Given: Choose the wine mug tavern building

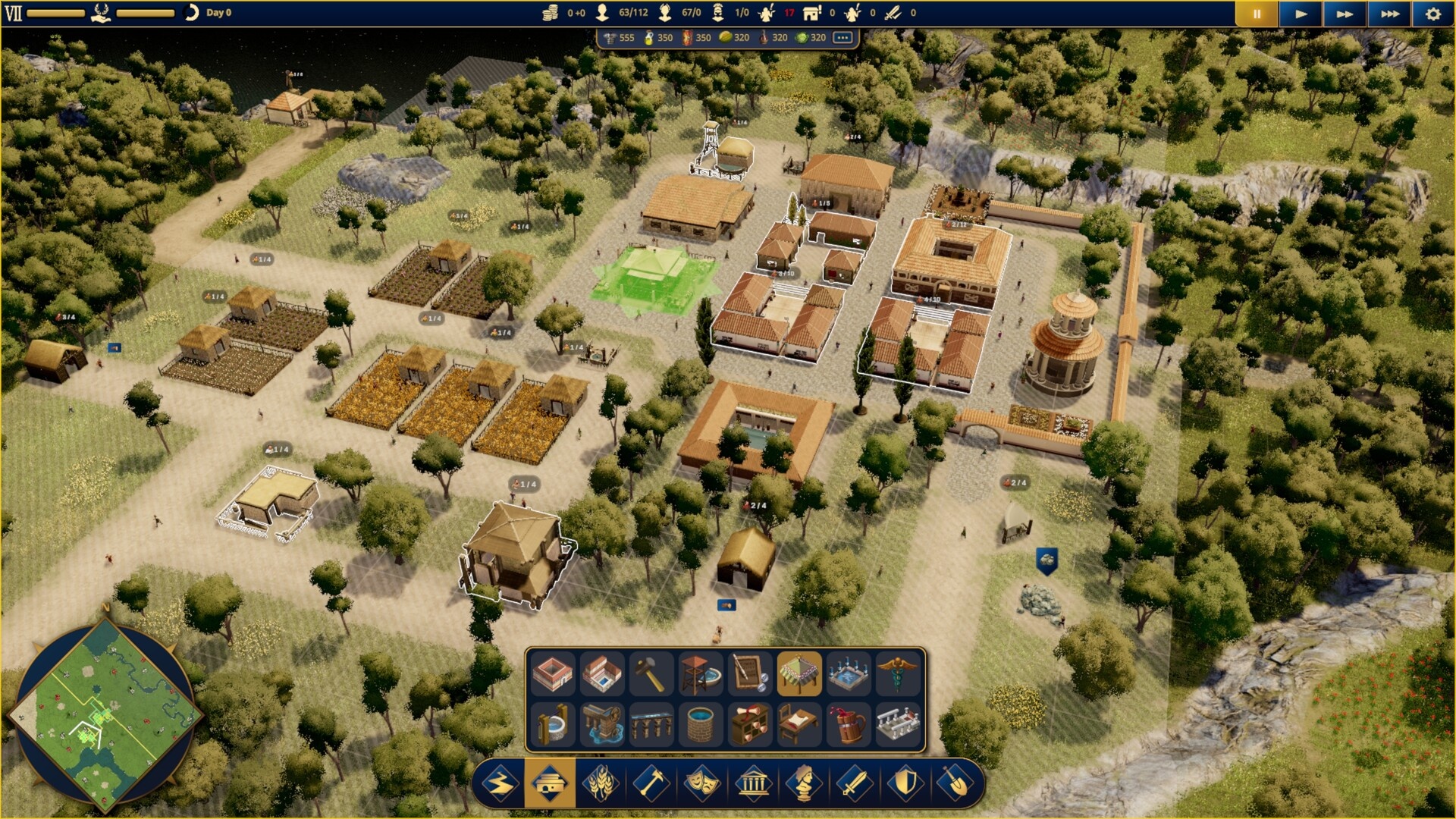Looking at the screenshot, I should [848, 724].
